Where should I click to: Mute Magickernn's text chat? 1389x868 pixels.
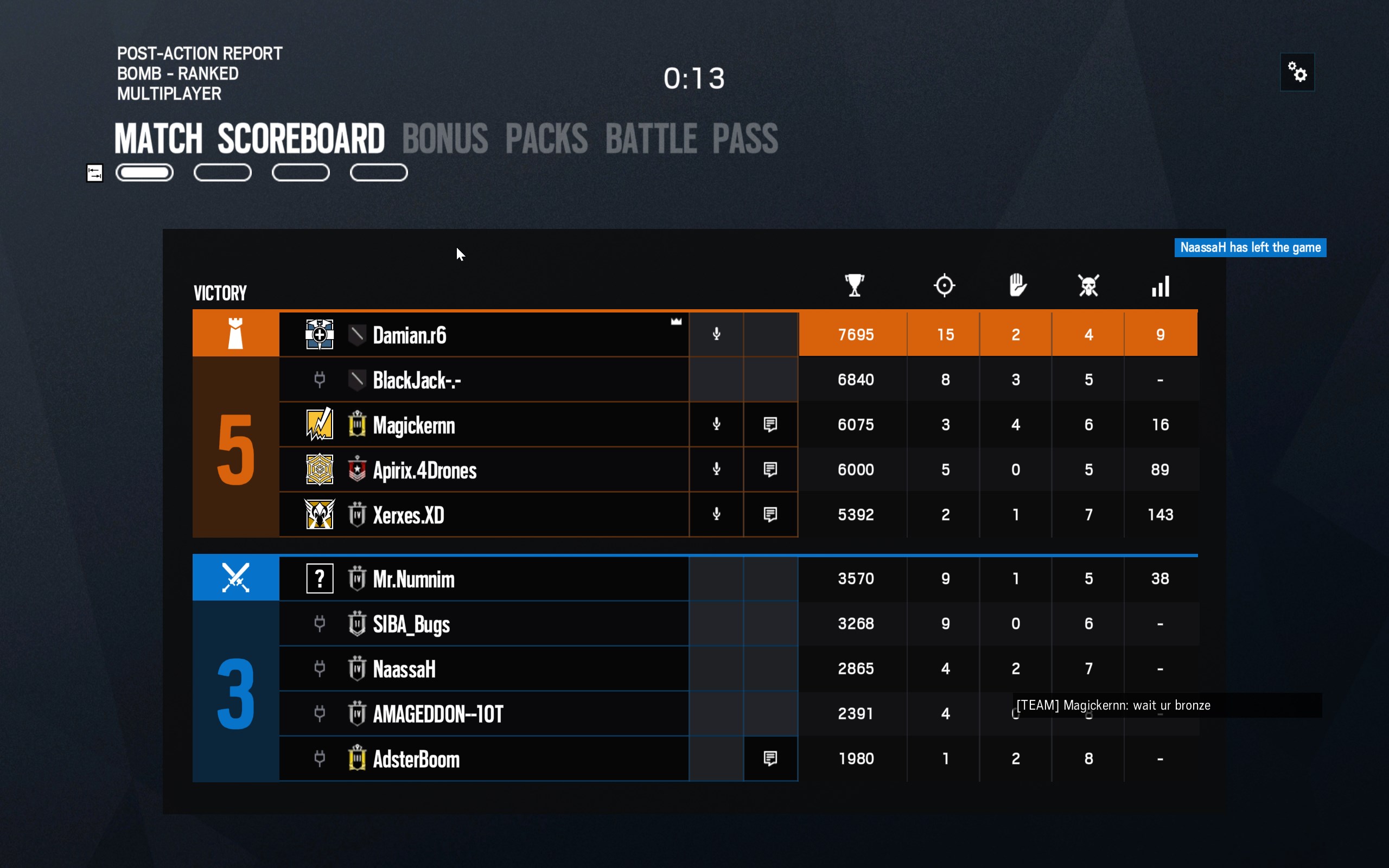pyautogui.click(x=770, y=425)
